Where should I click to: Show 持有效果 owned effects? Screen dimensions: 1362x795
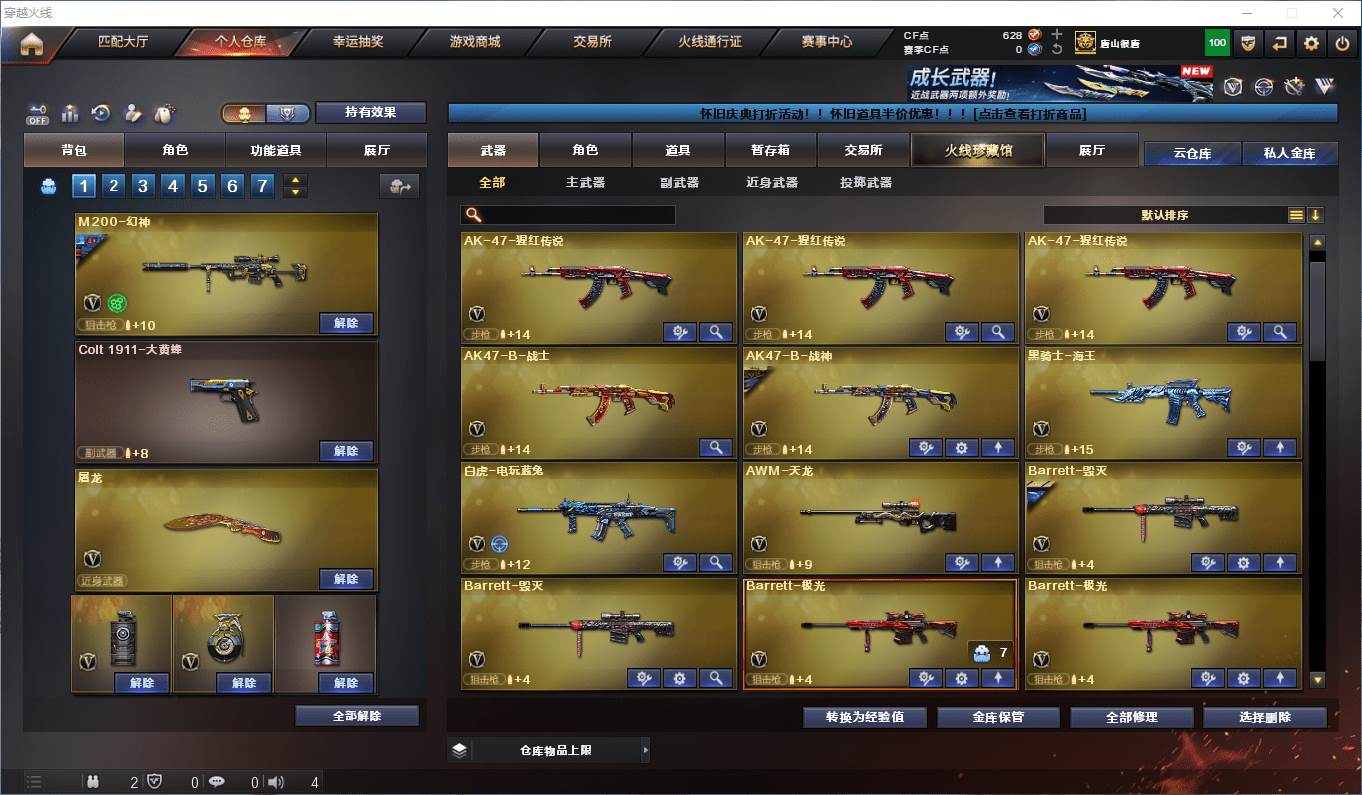[x=371, y=112]
